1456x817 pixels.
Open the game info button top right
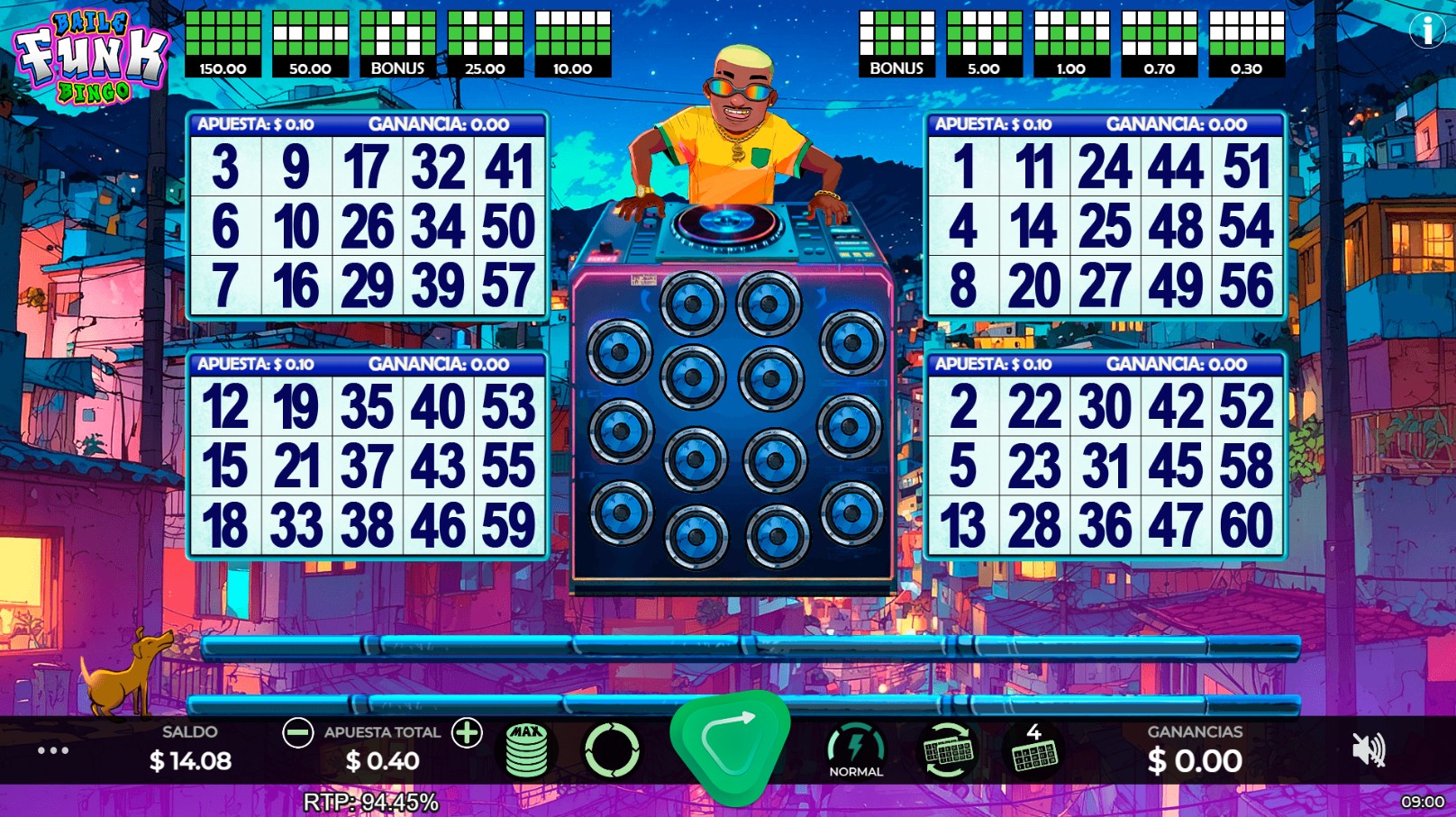[1427, 29]
